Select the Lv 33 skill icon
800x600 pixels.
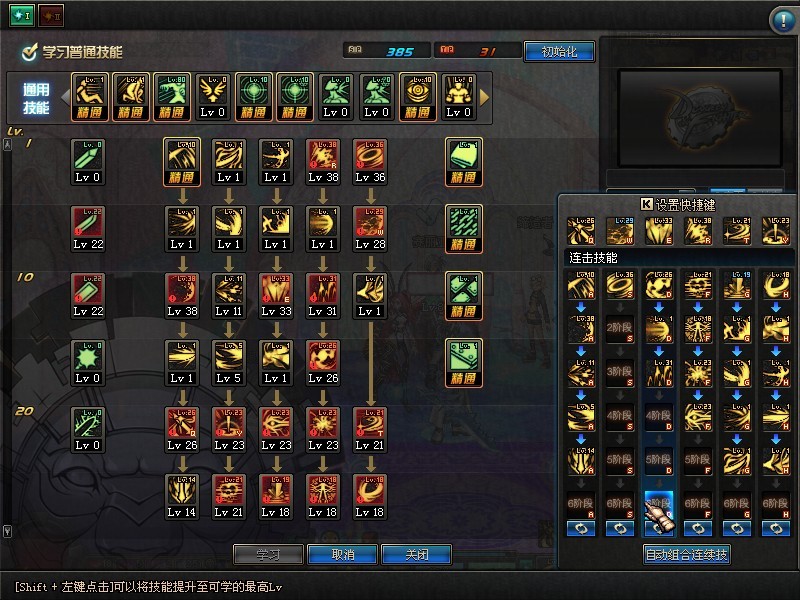click(x=276, y=289)
